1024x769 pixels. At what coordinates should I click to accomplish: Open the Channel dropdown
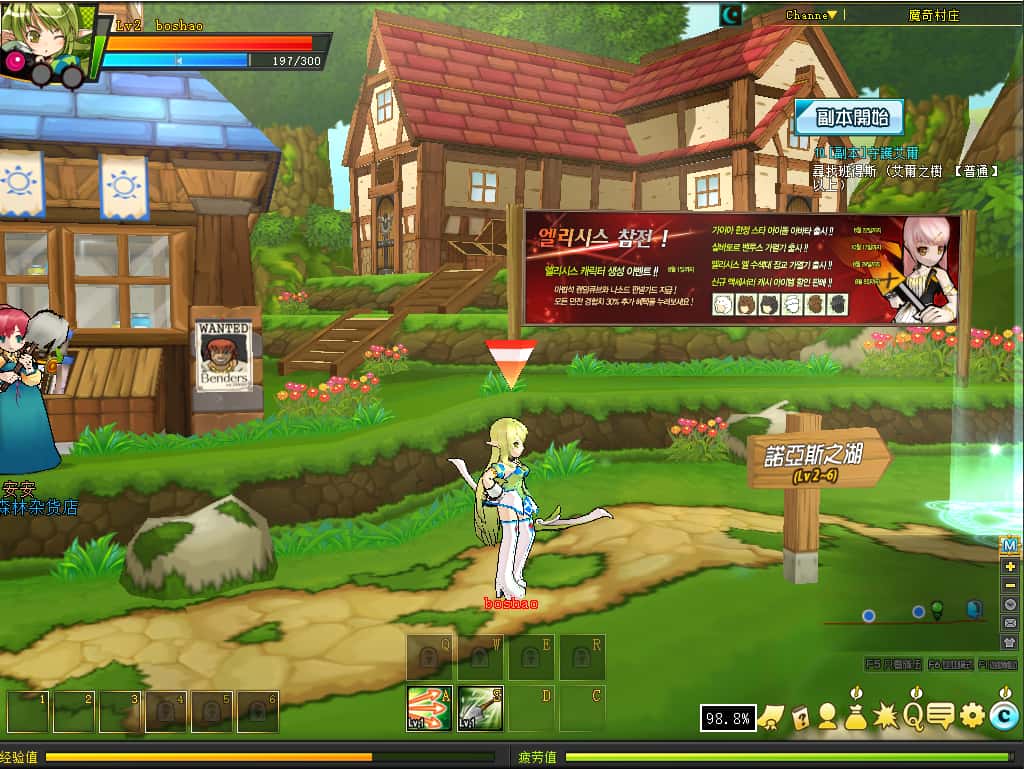click(x=812, y=15)
